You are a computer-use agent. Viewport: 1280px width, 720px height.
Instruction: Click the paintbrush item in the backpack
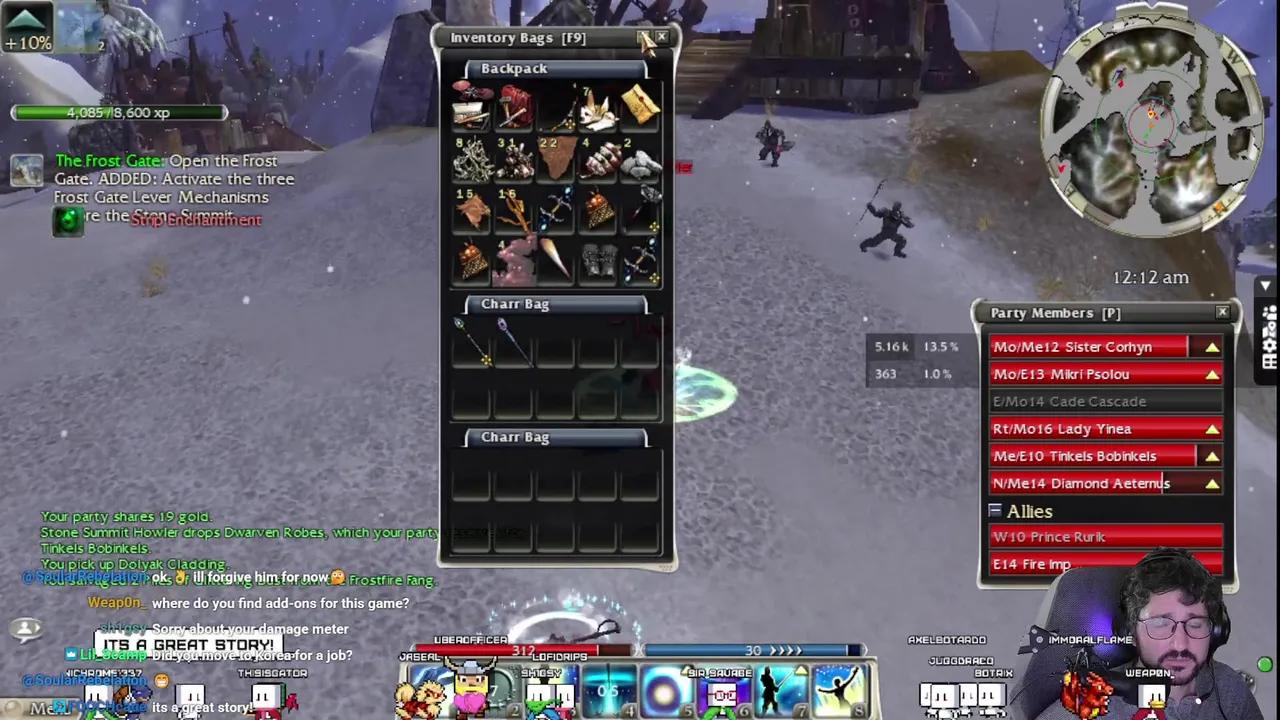click(x=557, y=257)
